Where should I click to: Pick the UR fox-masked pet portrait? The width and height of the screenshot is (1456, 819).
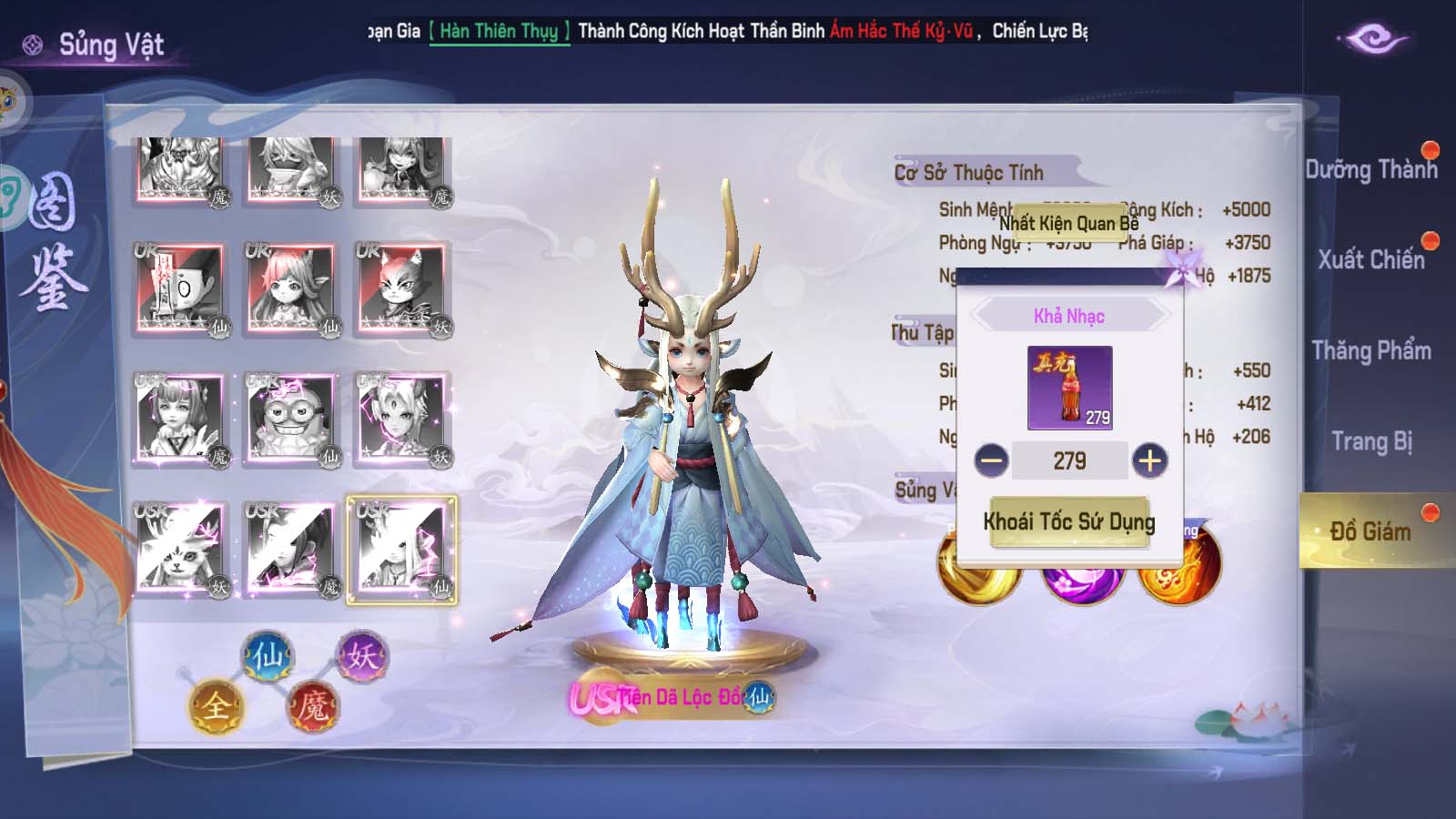pyautogui.click(x=401, y=289)
